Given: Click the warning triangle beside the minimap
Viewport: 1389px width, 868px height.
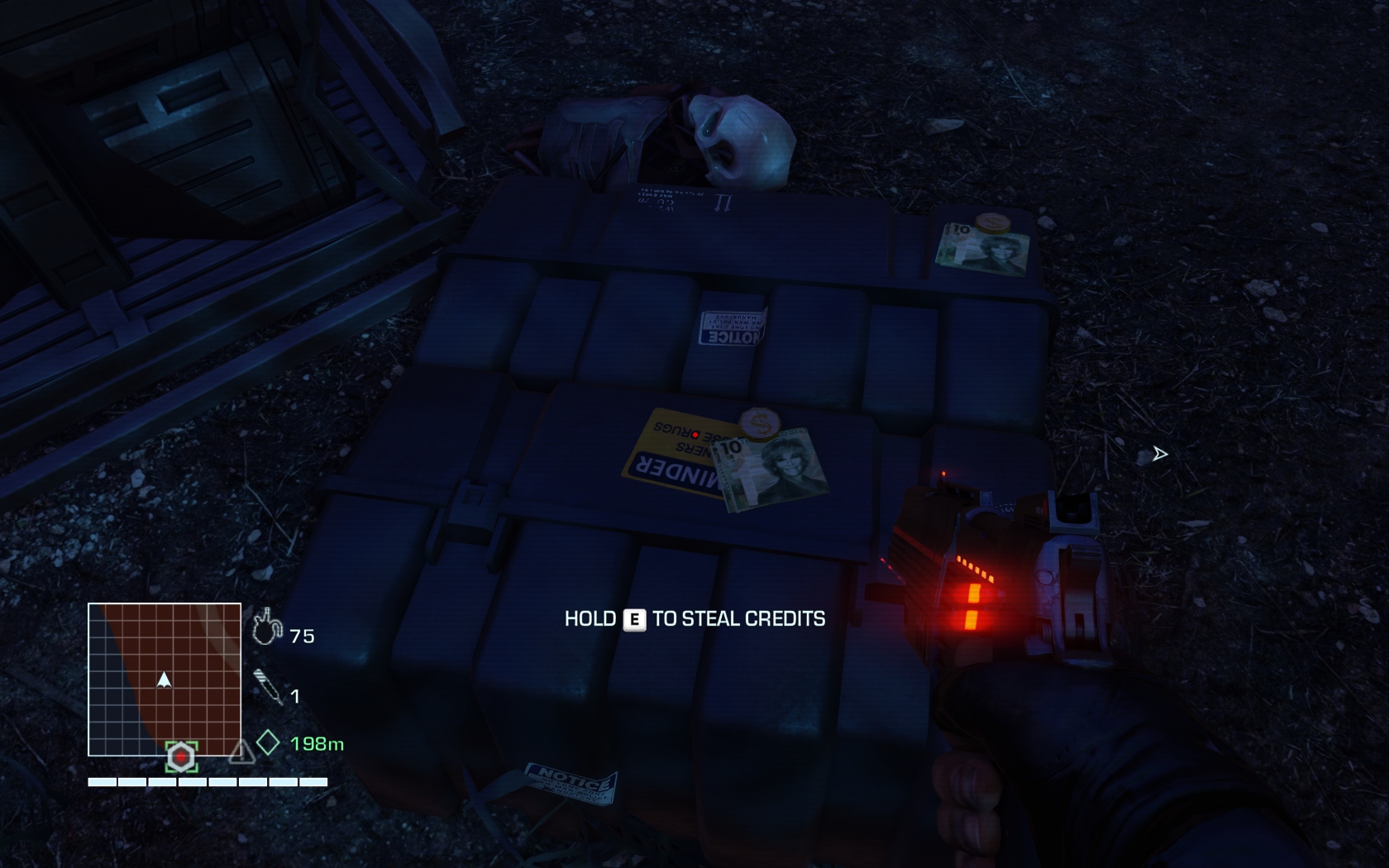Looking at the screenshot, I should click(x=241, y=753).
